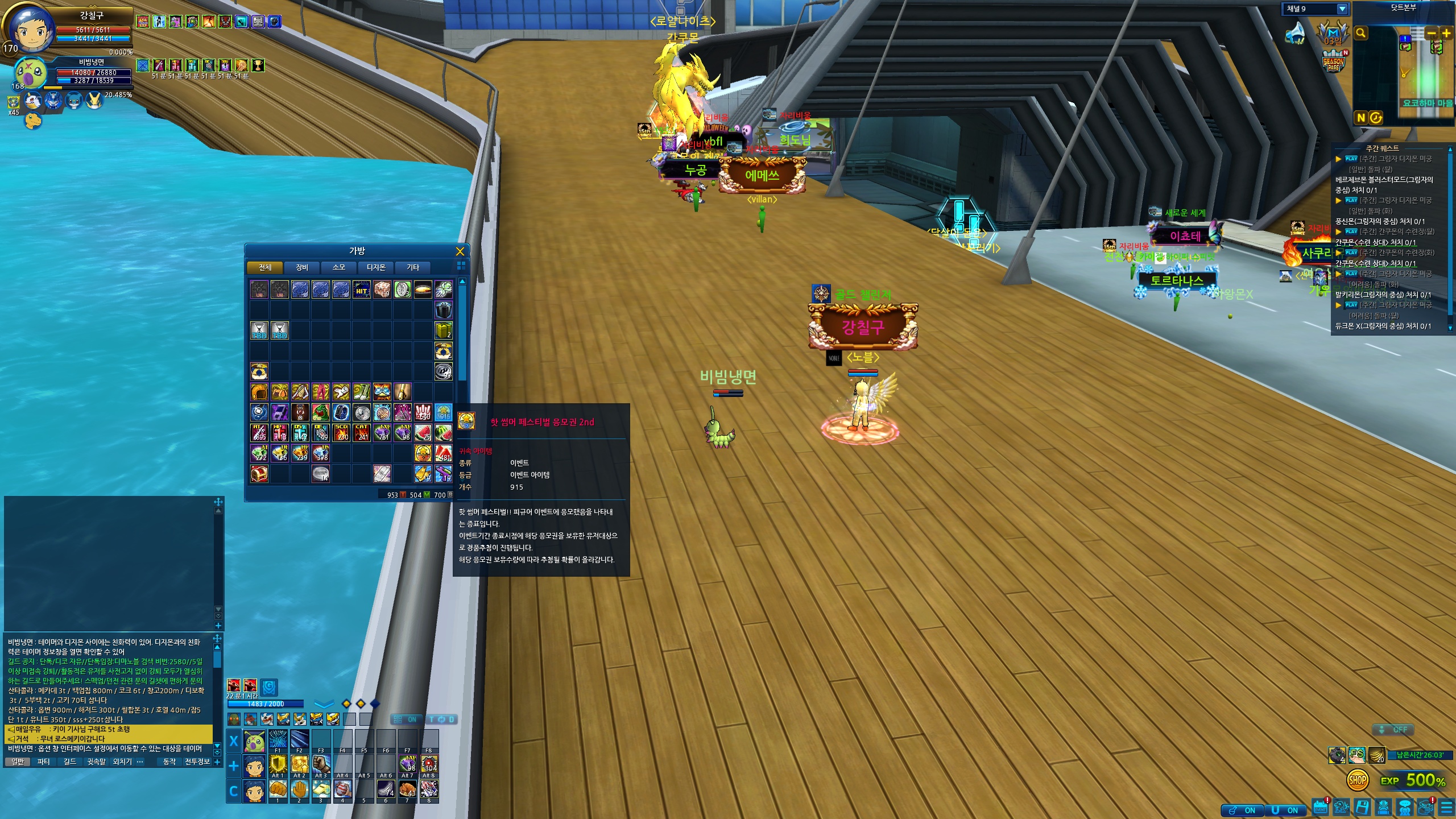Use the golden shield skill on Alt 1

278,764
